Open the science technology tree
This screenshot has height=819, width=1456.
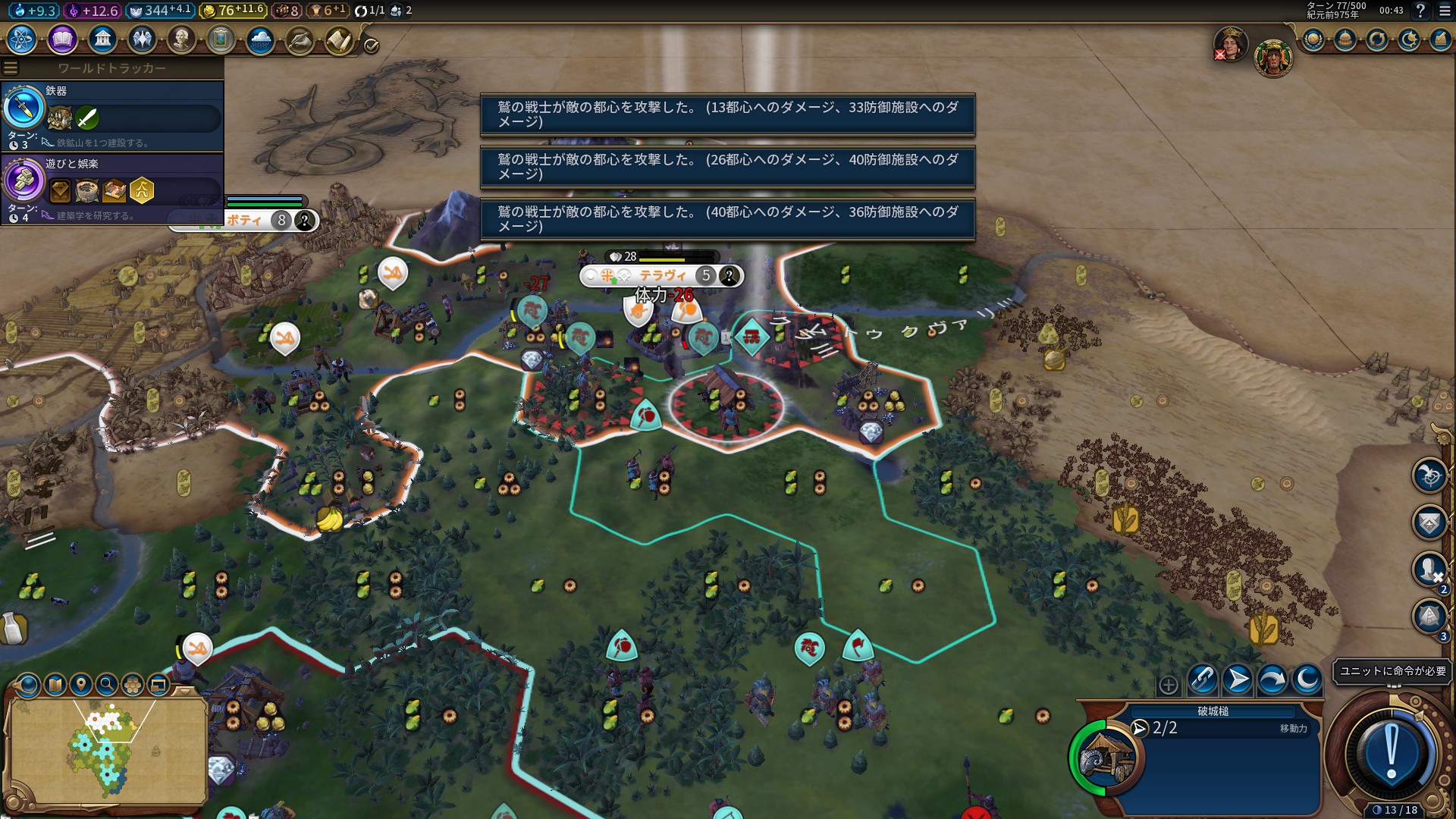point(22,39)
